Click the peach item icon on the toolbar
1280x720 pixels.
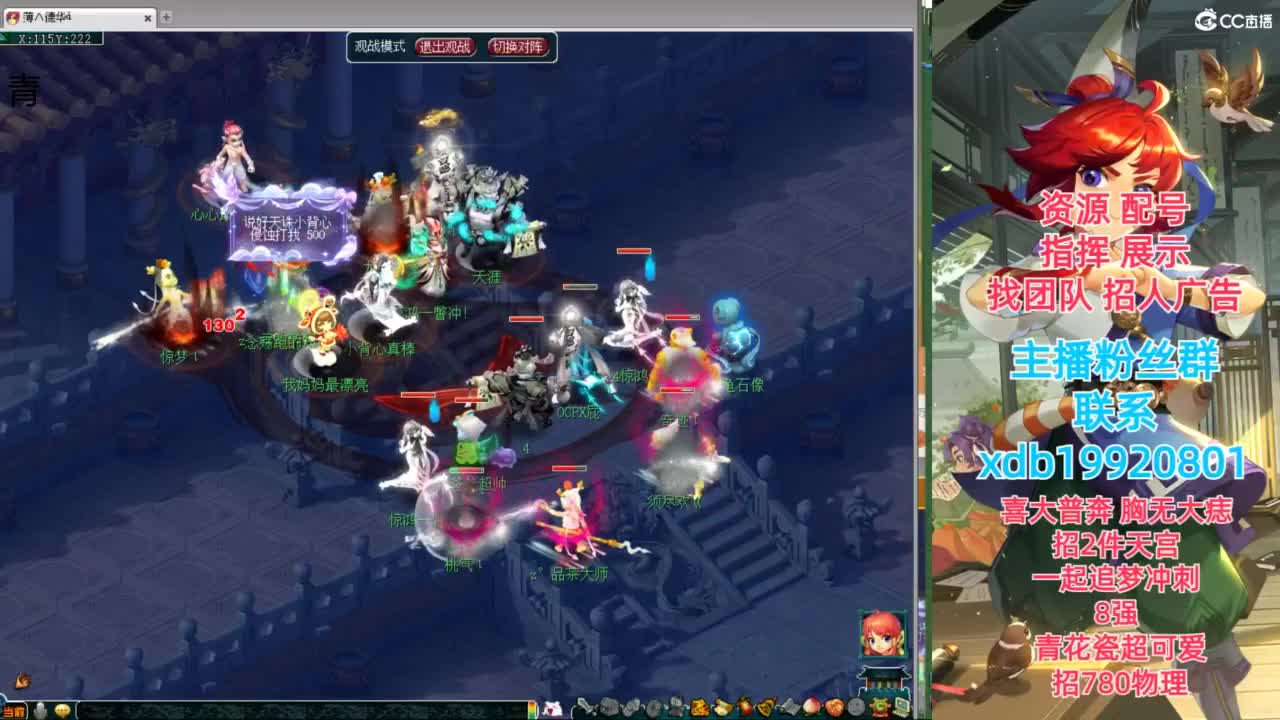click(x=810, y=706)
